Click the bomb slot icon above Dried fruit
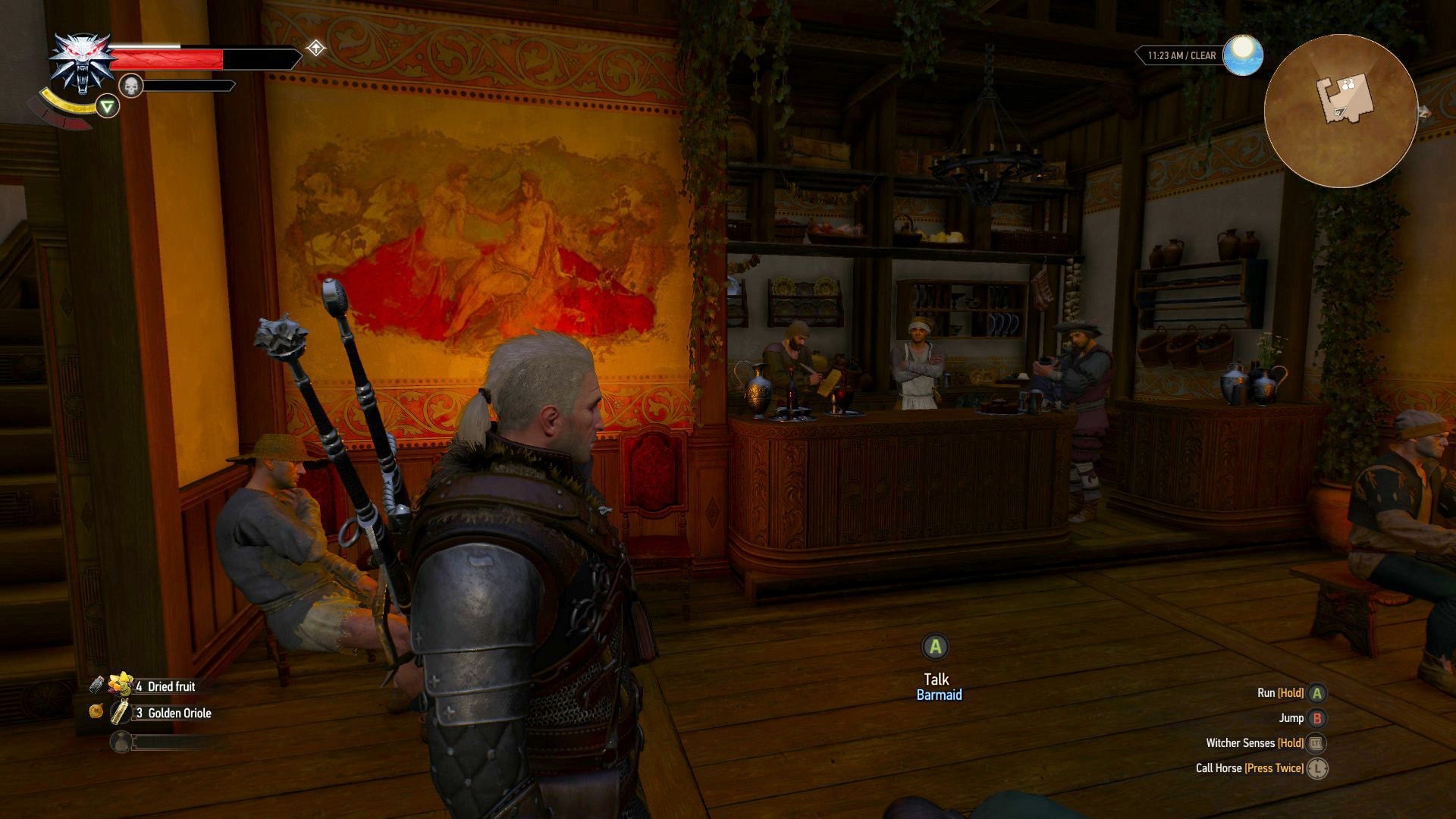 pos(97,685)
